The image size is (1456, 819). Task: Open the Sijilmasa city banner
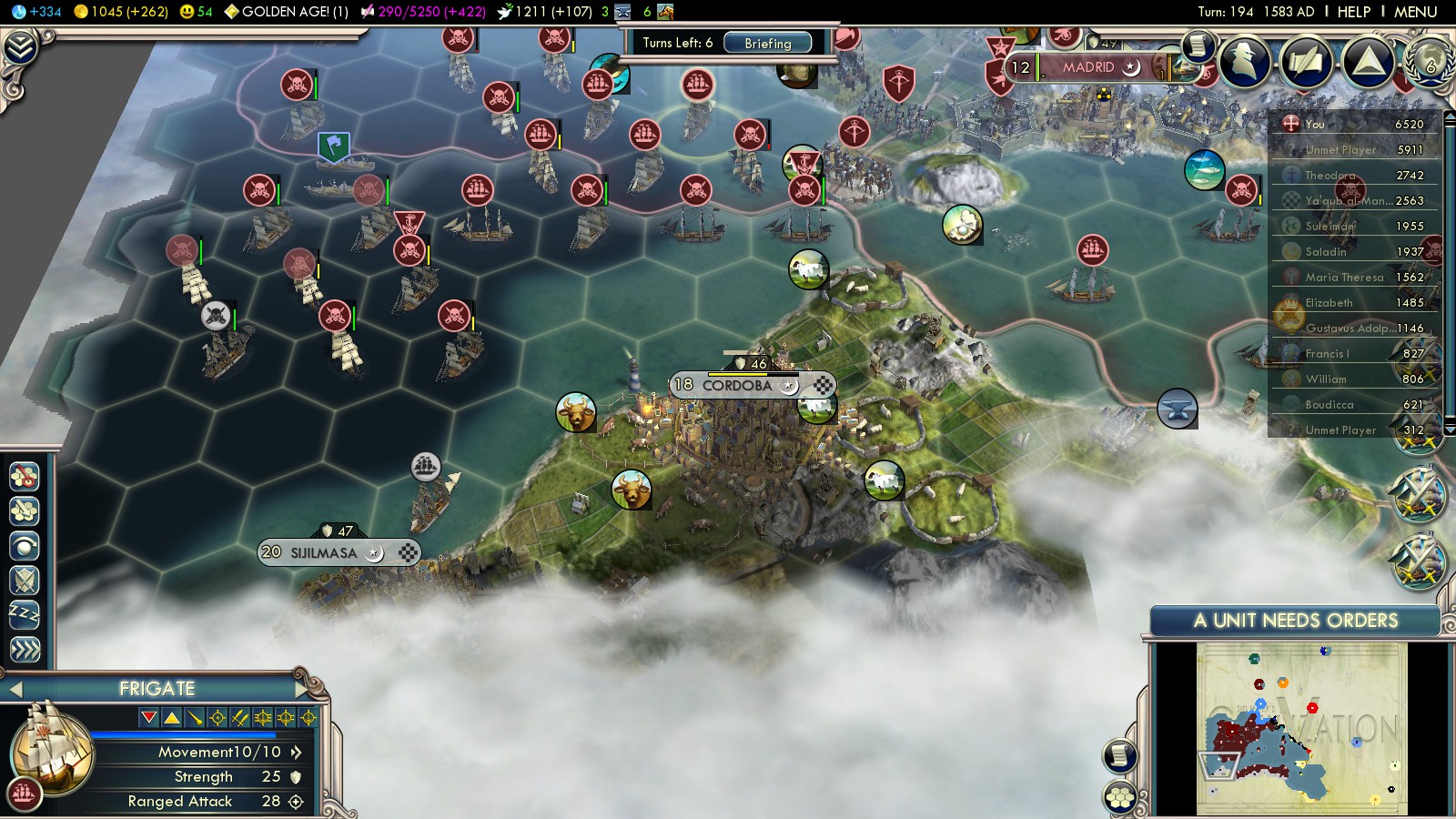[x=325, y=552]
